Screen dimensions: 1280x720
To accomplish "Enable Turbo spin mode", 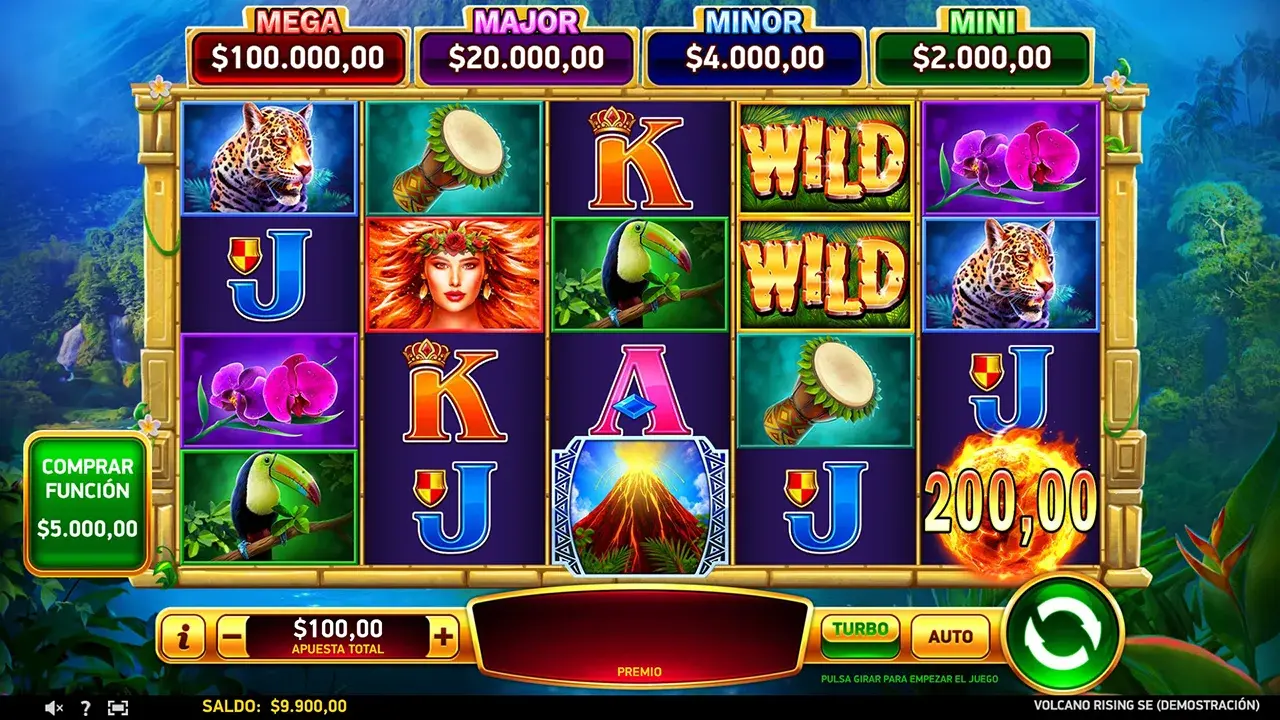I will (x=860, y=635).
